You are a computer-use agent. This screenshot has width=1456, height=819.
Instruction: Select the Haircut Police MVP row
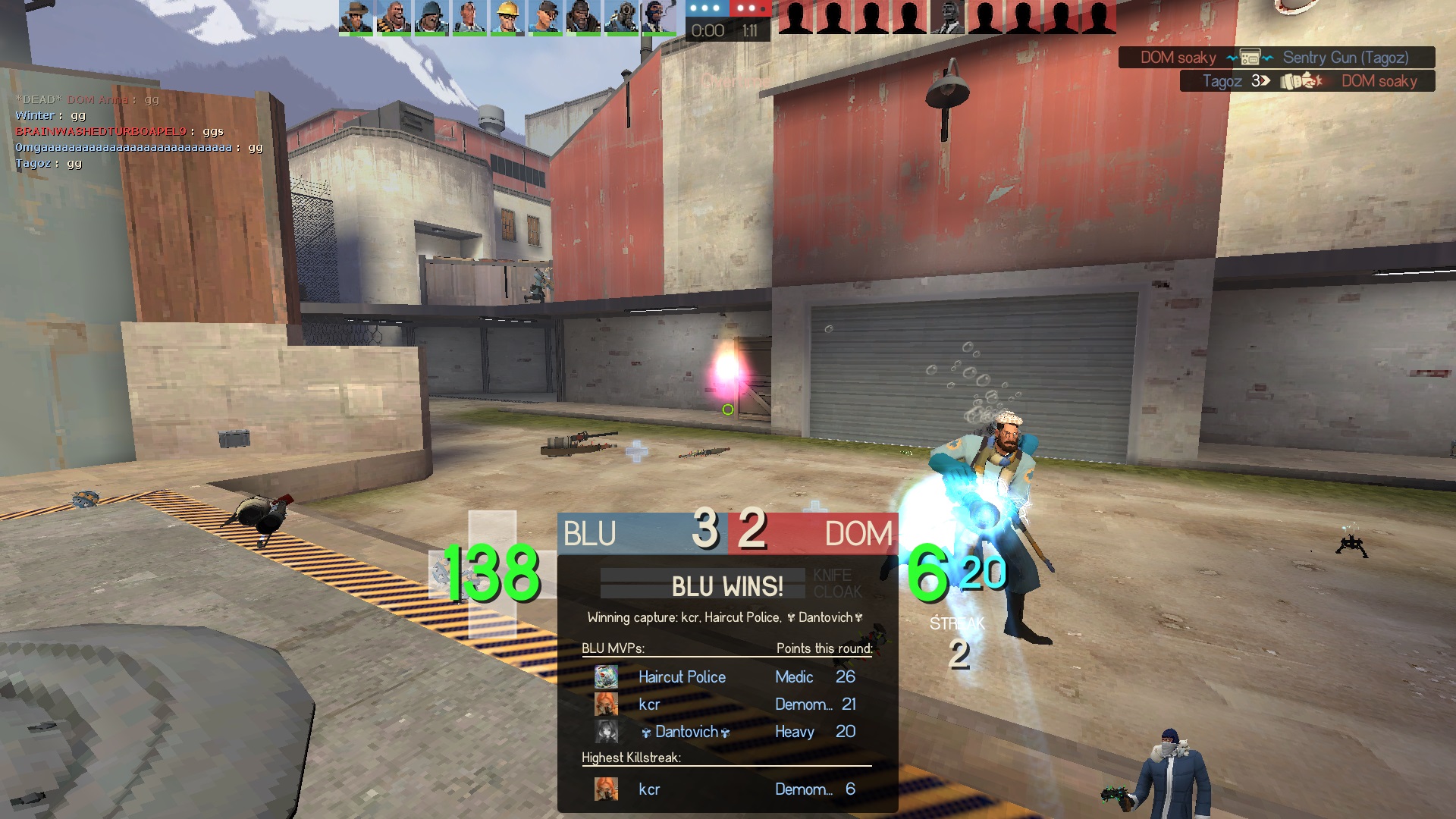(x=726, y=677)
